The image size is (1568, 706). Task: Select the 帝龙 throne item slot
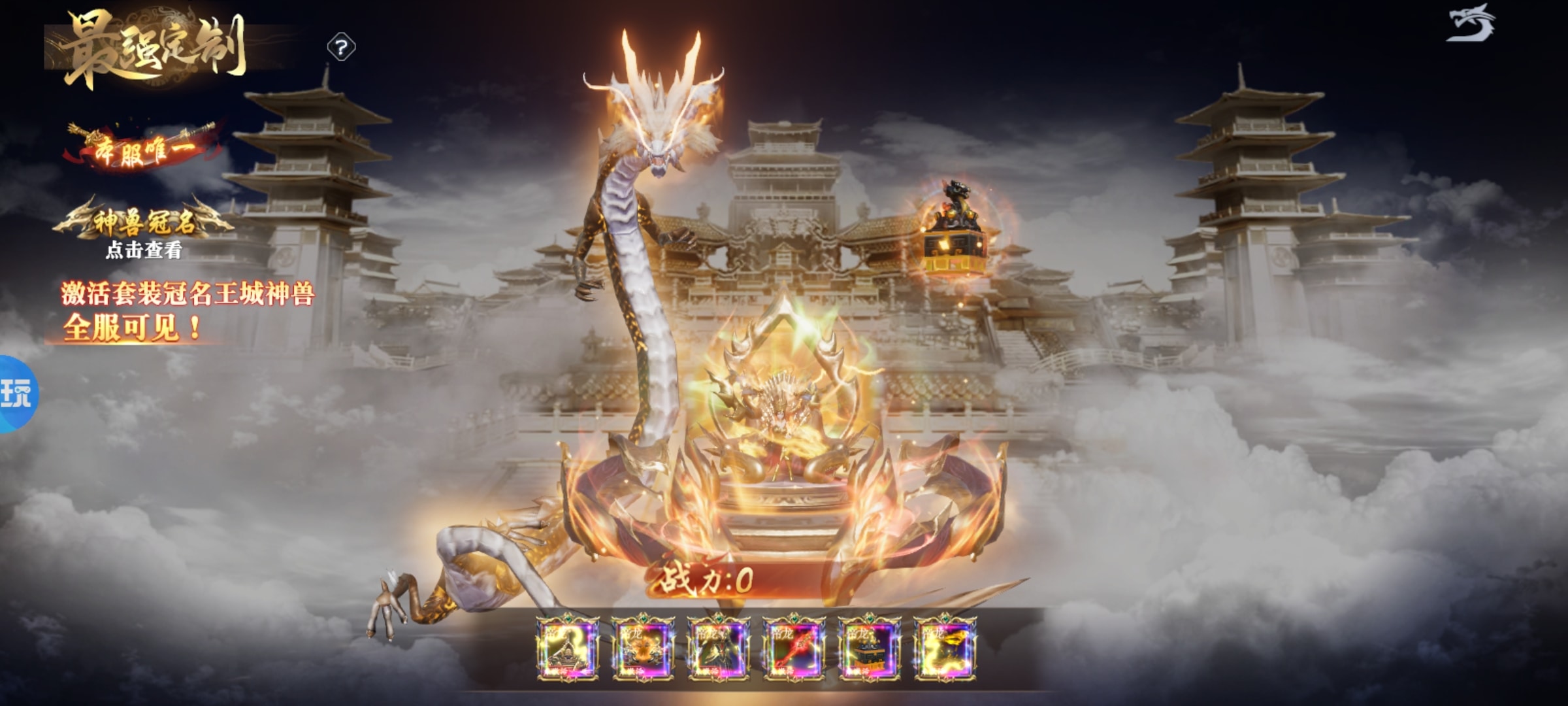tap(567, 648)
